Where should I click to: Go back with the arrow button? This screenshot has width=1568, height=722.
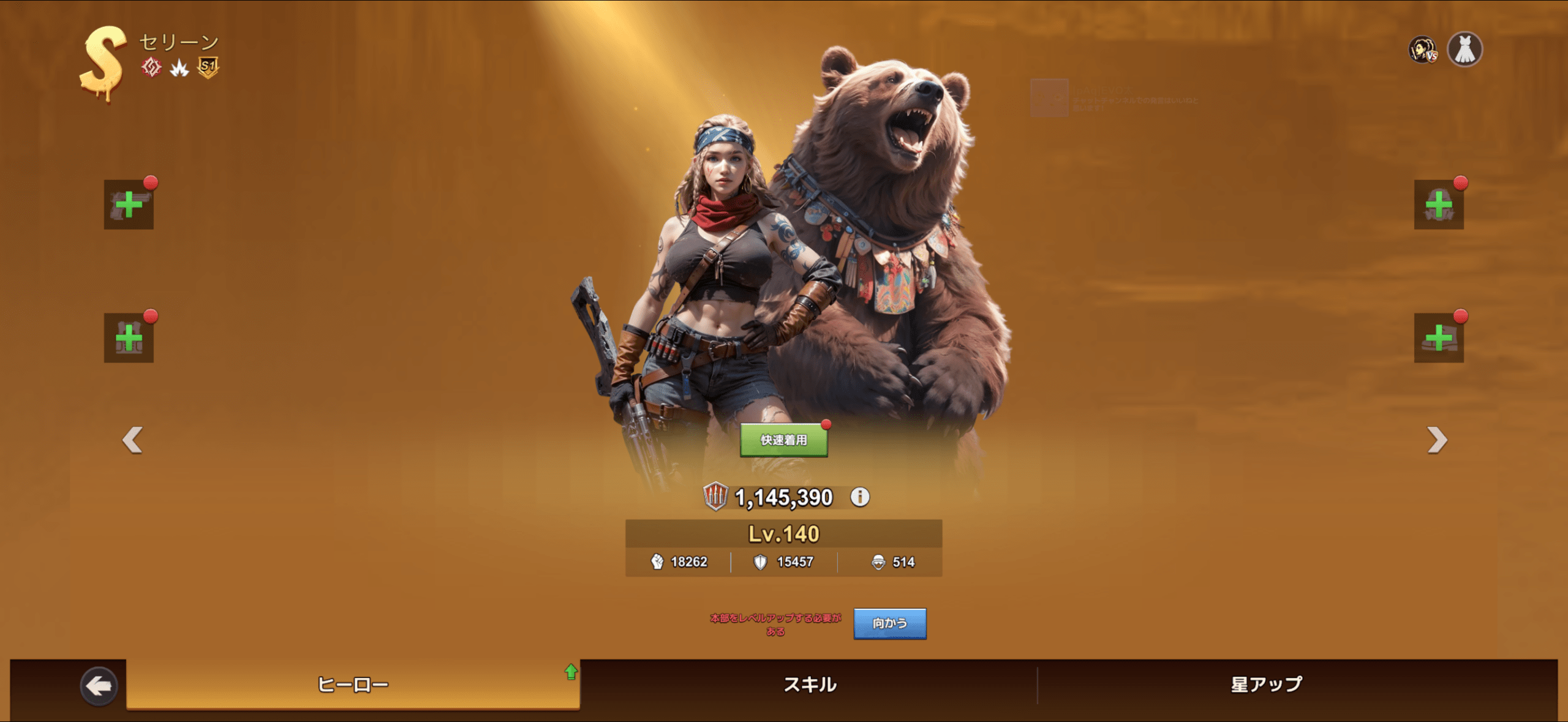99,686
